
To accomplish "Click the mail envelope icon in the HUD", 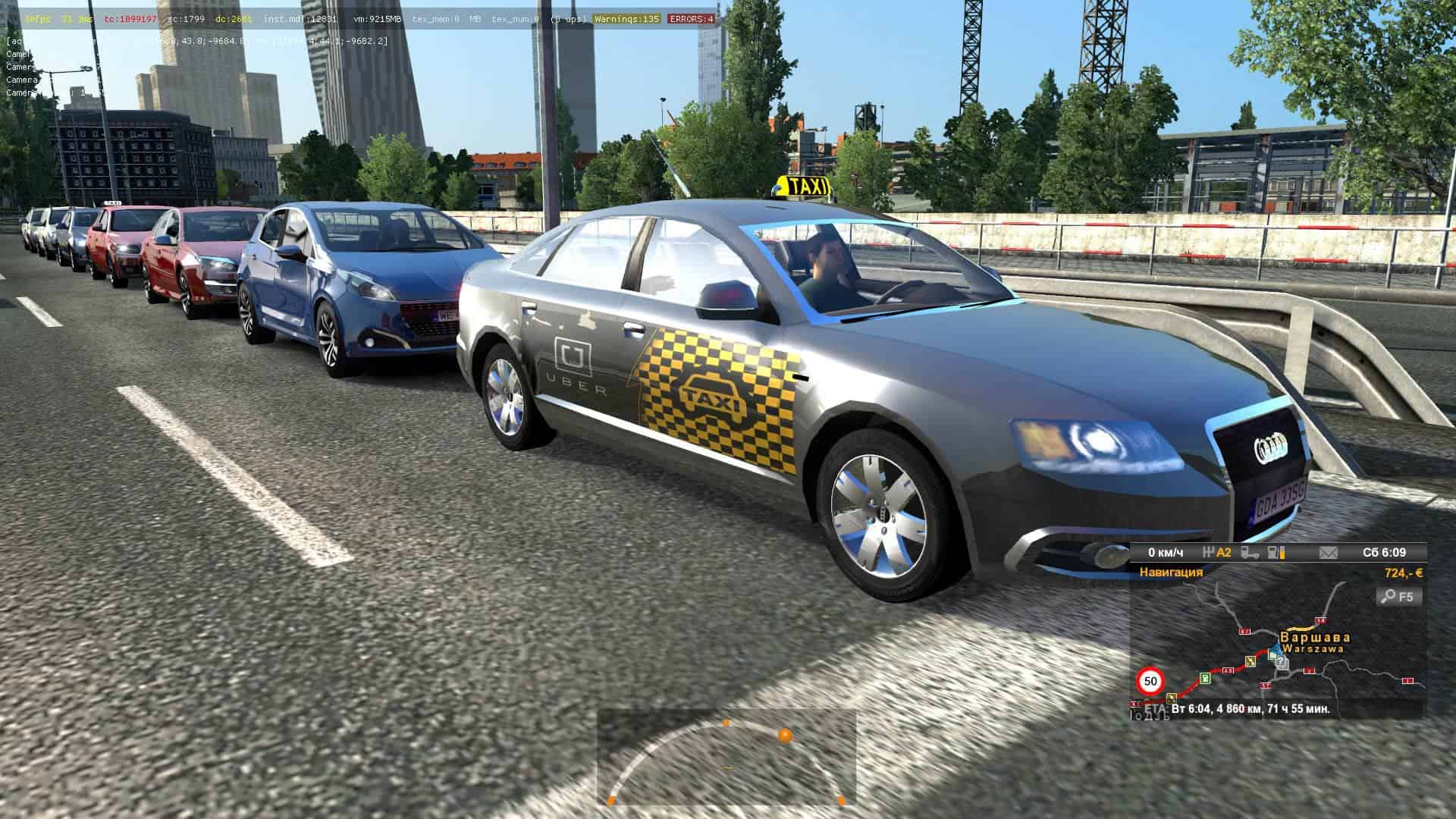I will (1327, 553).
